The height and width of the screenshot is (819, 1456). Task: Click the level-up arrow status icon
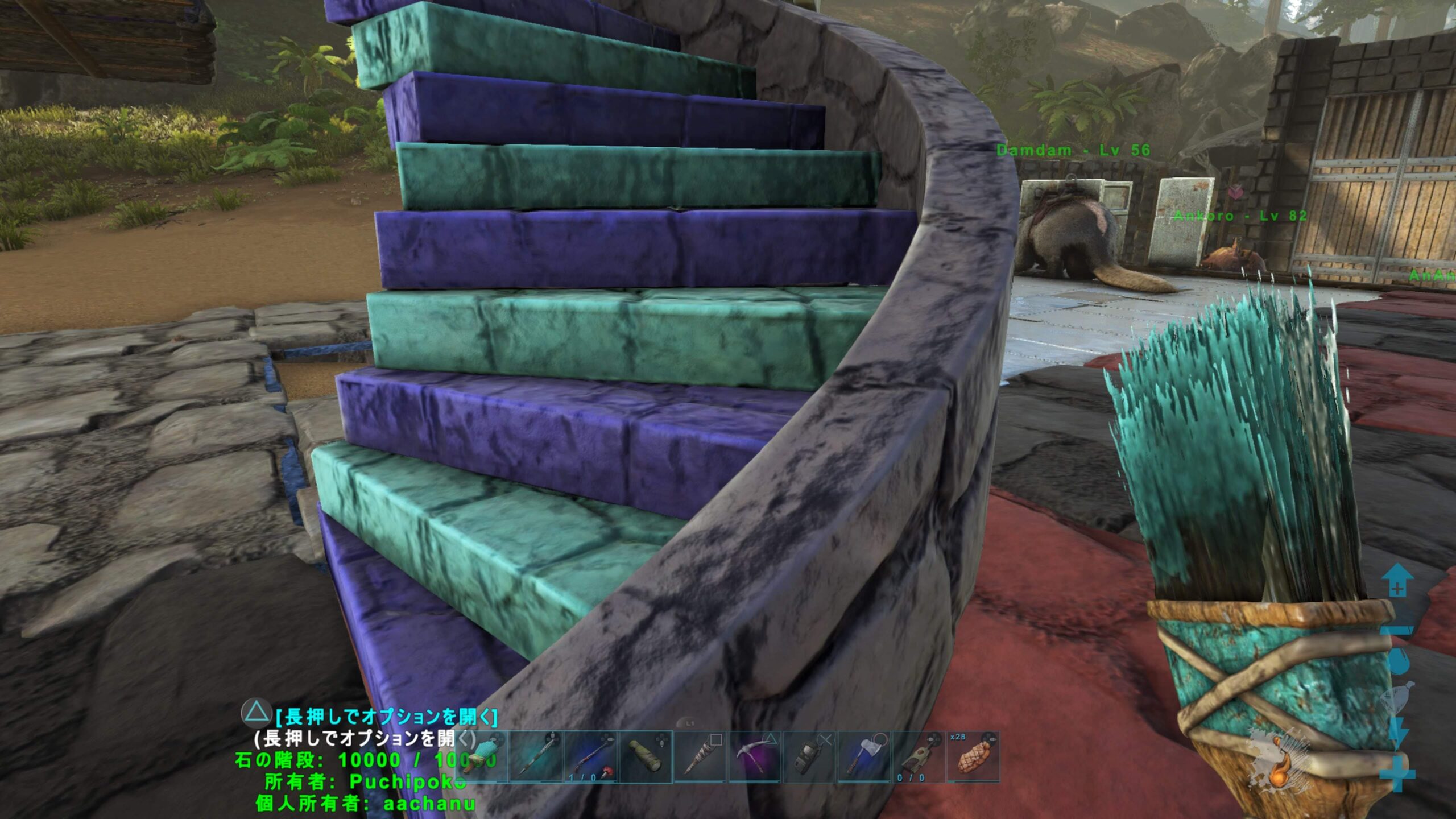tap(1397, 581)
